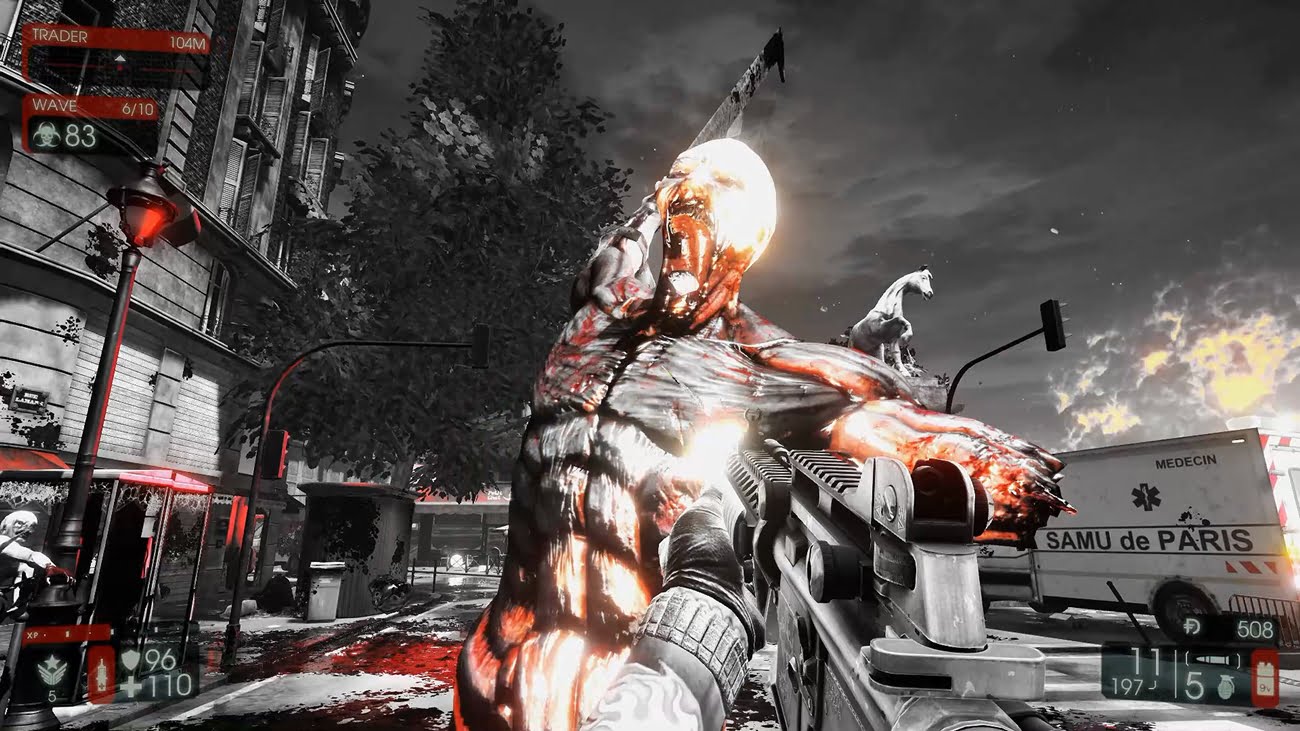1300x731 pixels.
Task: Select the Commando perk rank emblem
Action: pos(52,669)
